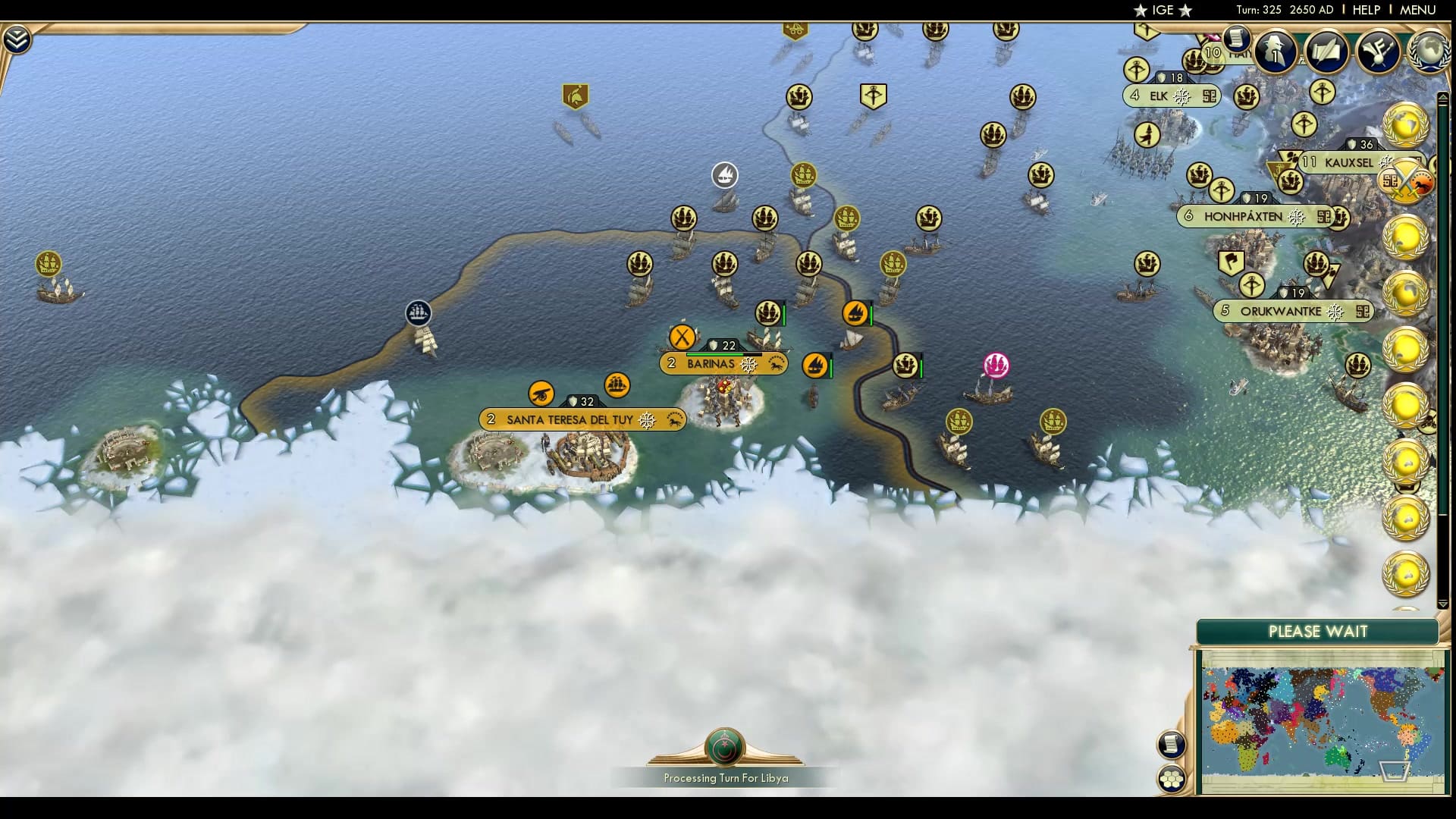This screenshot has height=819, width=1456.
Task: Click the white anchor embarked-ship icon
Action: (726, 174)
